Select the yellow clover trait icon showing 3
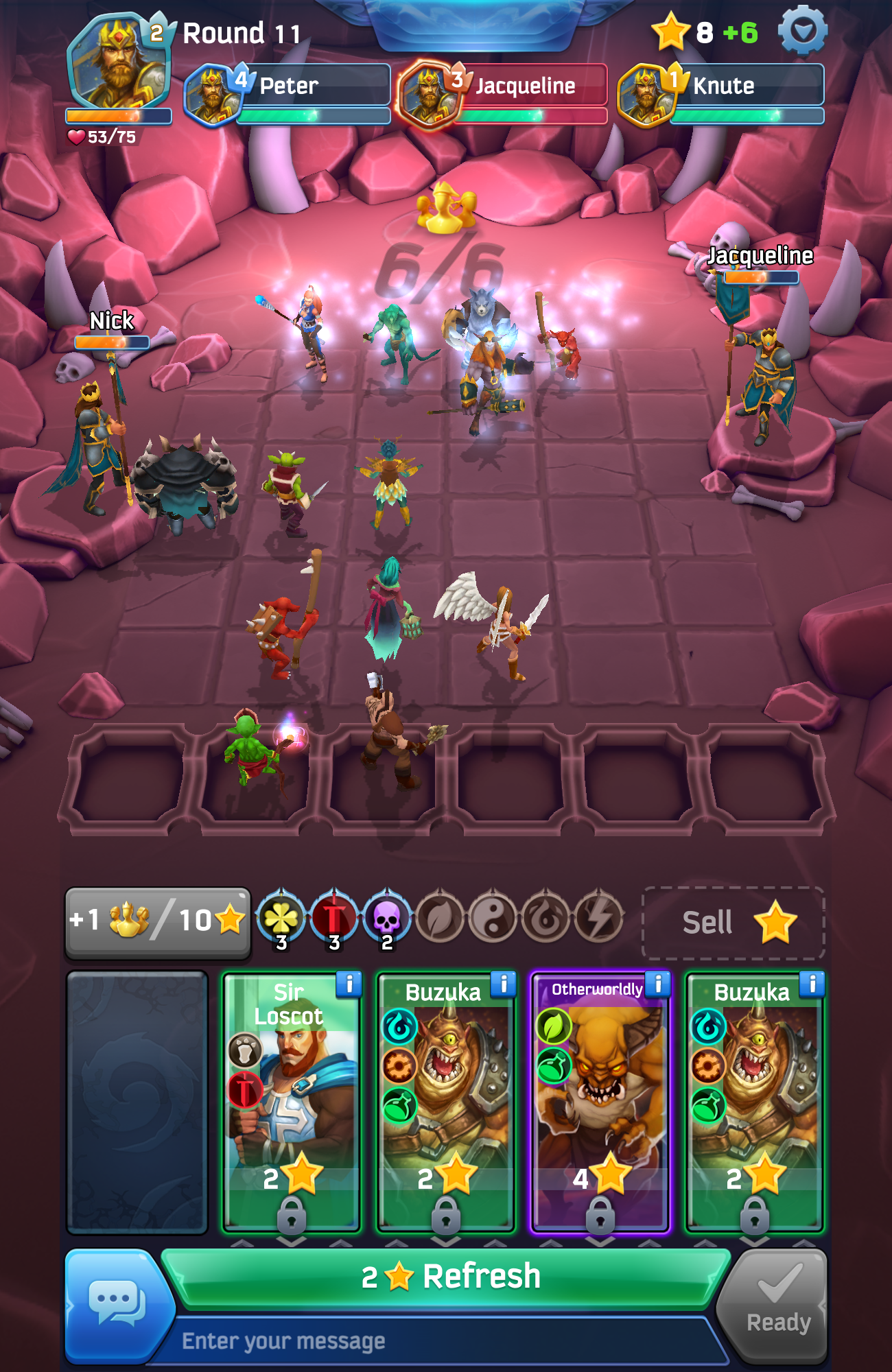Screen dimensions: 892x1372 point(281,916)
